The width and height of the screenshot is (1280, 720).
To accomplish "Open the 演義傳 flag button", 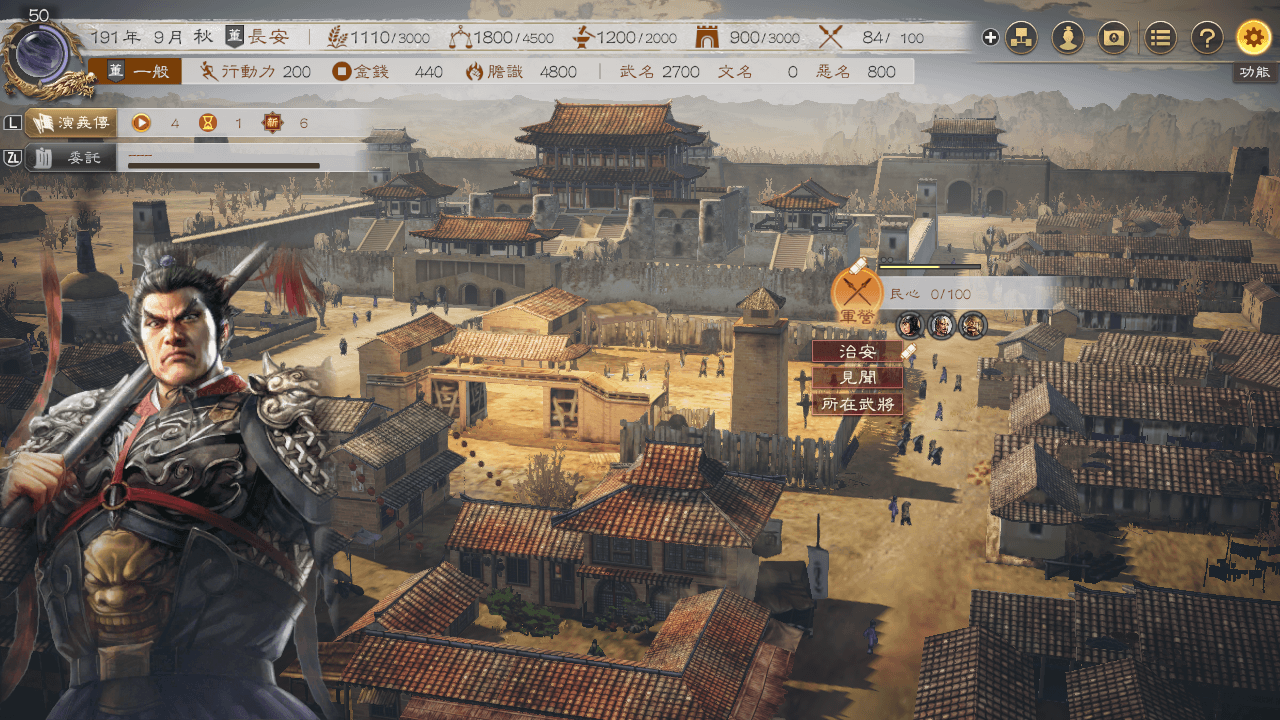I will (71, 123).
